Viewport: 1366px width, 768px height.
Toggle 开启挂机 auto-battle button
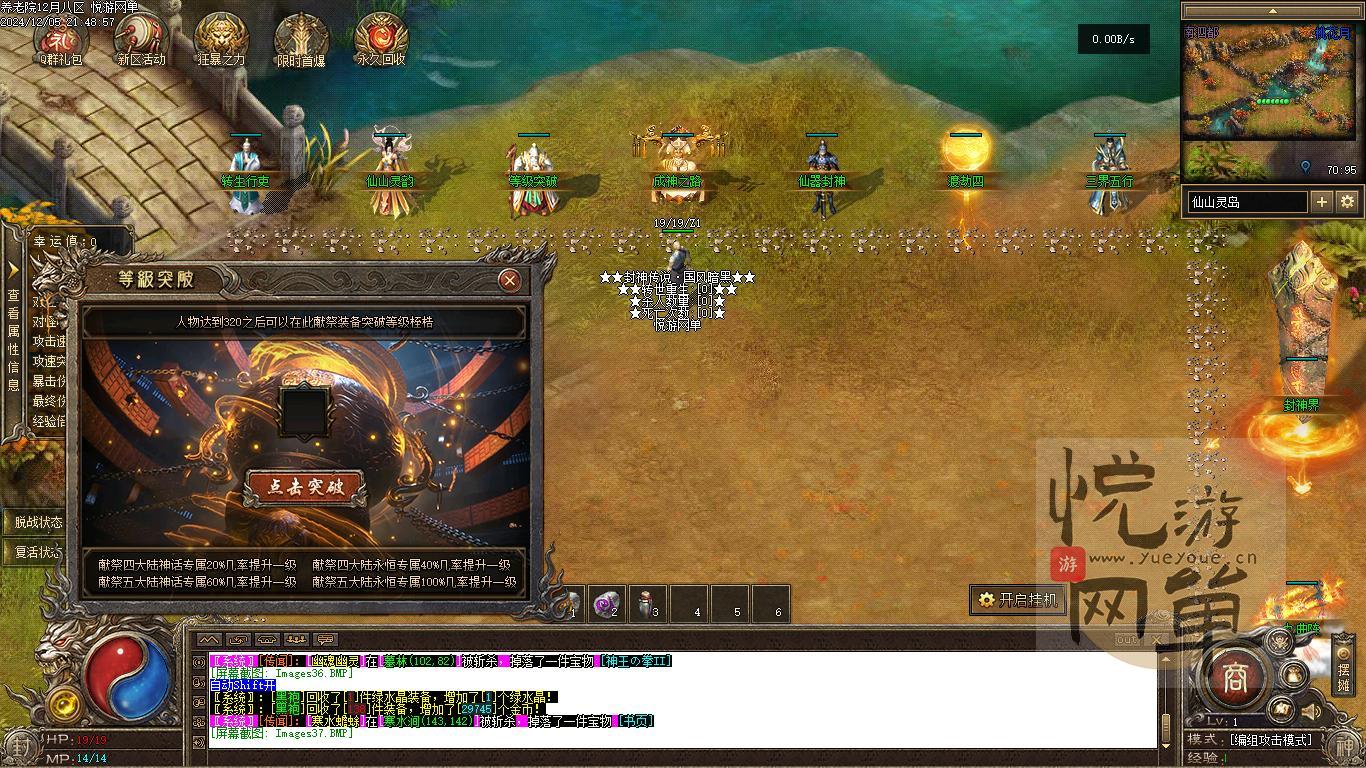1017,600
